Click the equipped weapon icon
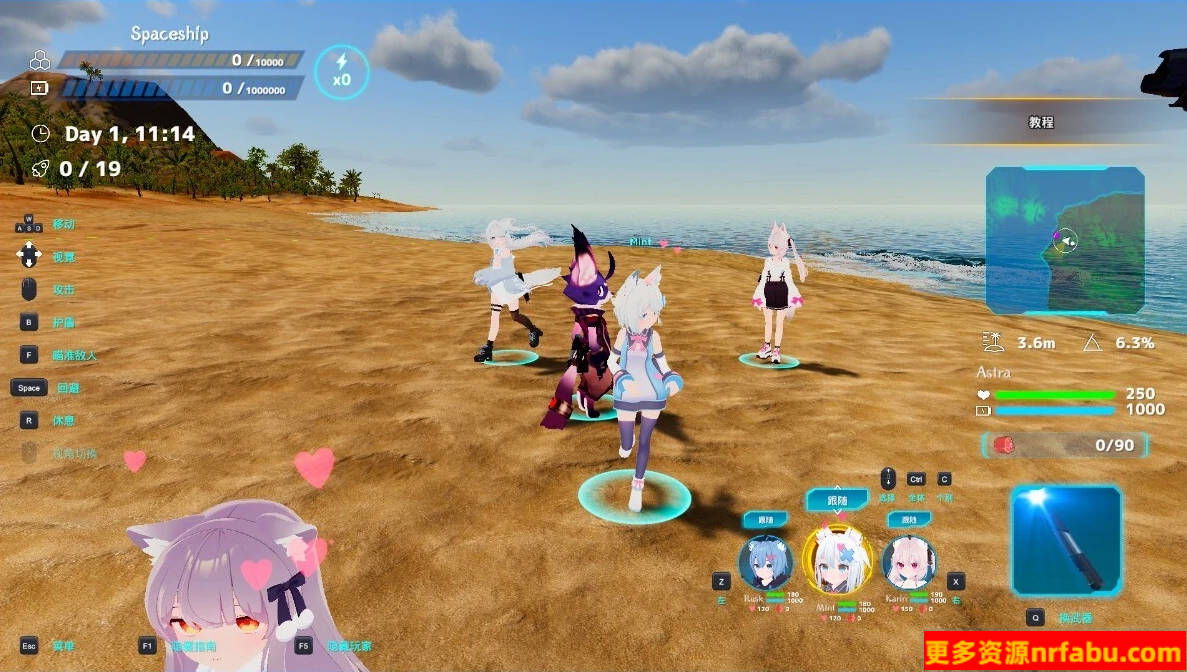 [1066, 541]
